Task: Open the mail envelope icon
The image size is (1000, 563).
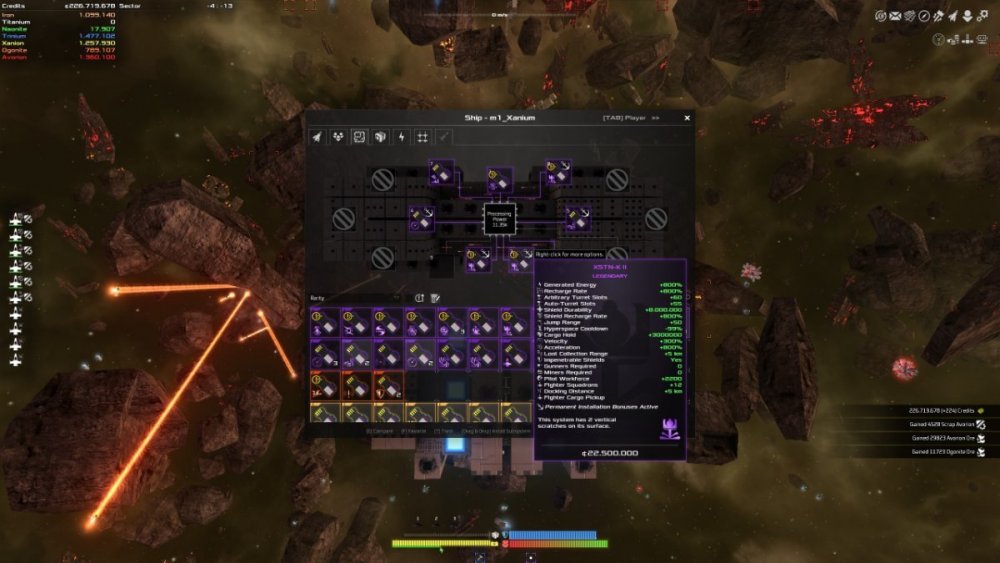Action: click(894, 16)
